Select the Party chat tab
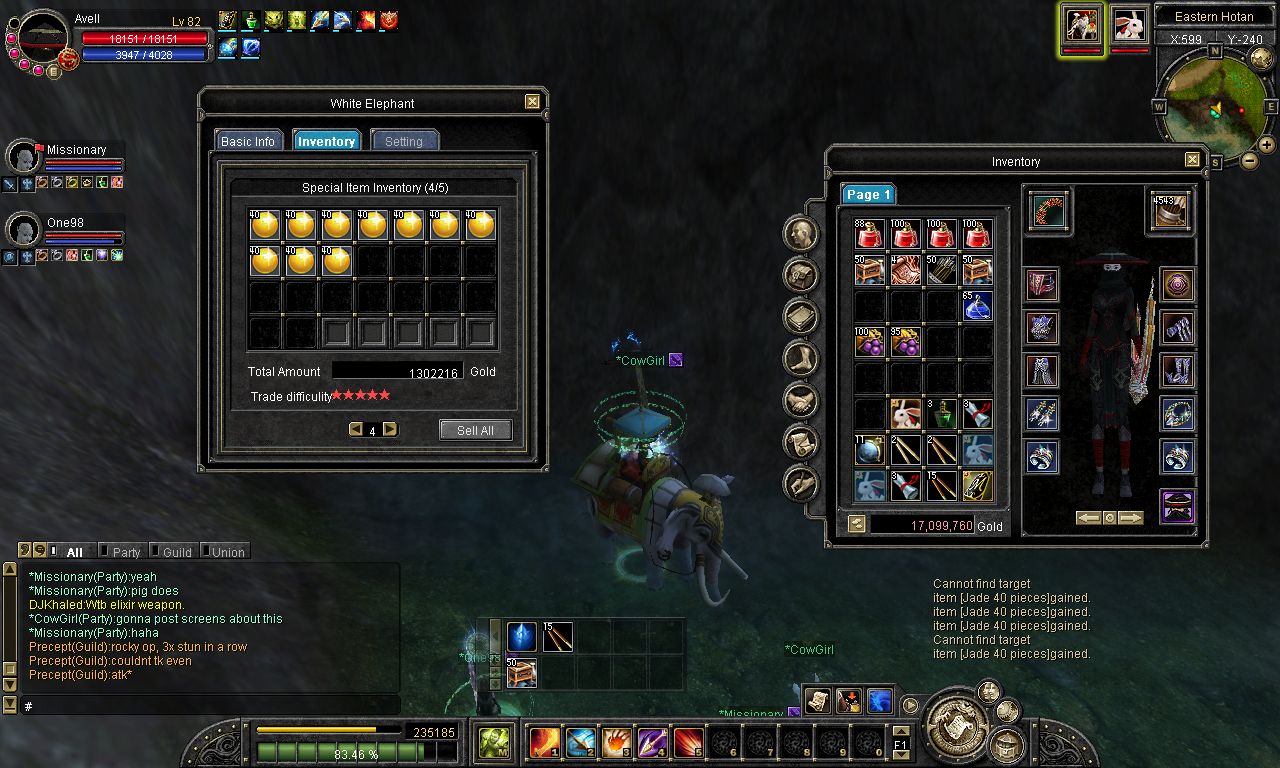Image resolution: width=1280 pixels, height=768 pixels. [126, 552]
